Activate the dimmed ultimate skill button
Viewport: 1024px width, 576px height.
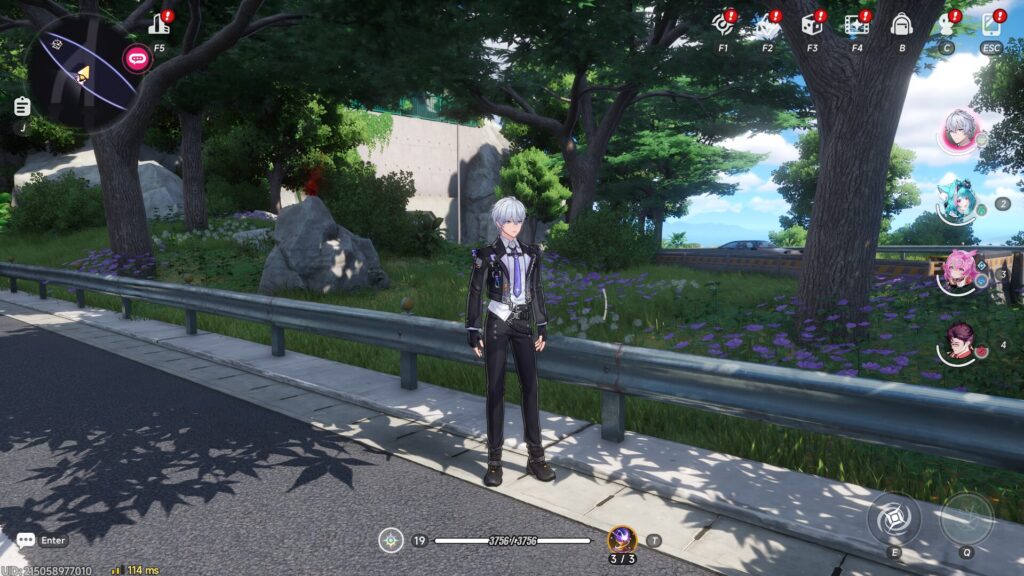coord(966,519)
